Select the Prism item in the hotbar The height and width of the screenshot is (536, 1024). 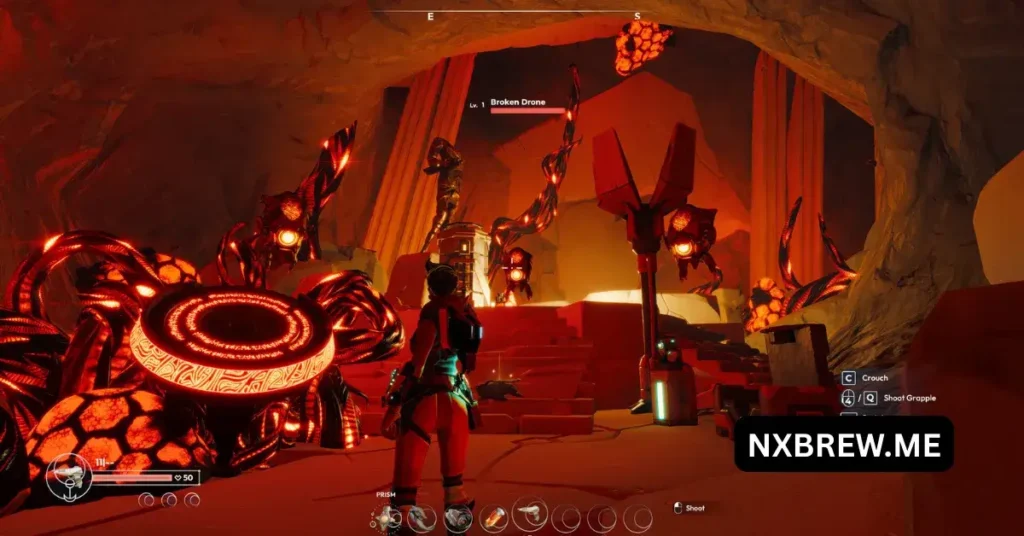[x=385, y=517]
